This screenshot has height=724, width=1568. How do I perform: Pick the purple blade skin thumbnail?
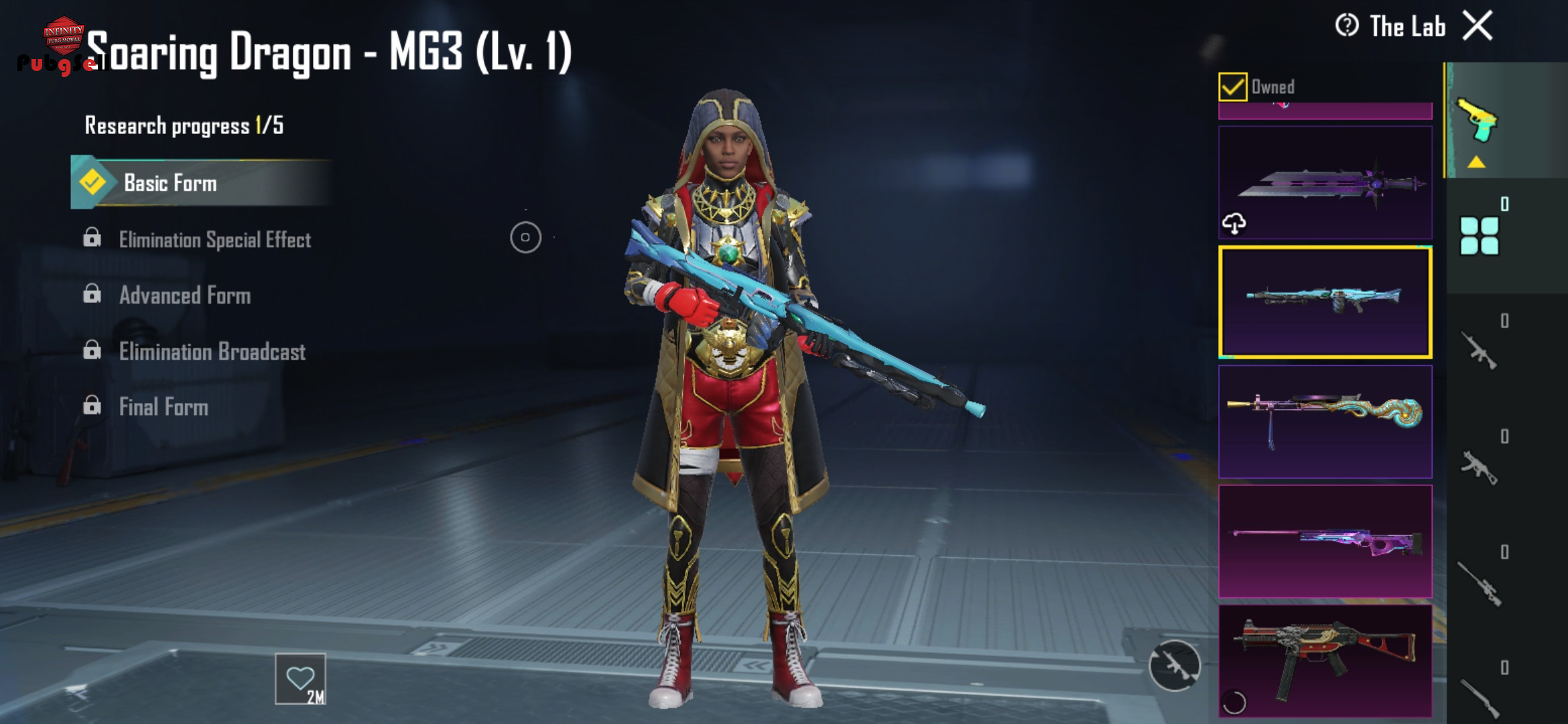[1325, 183]
